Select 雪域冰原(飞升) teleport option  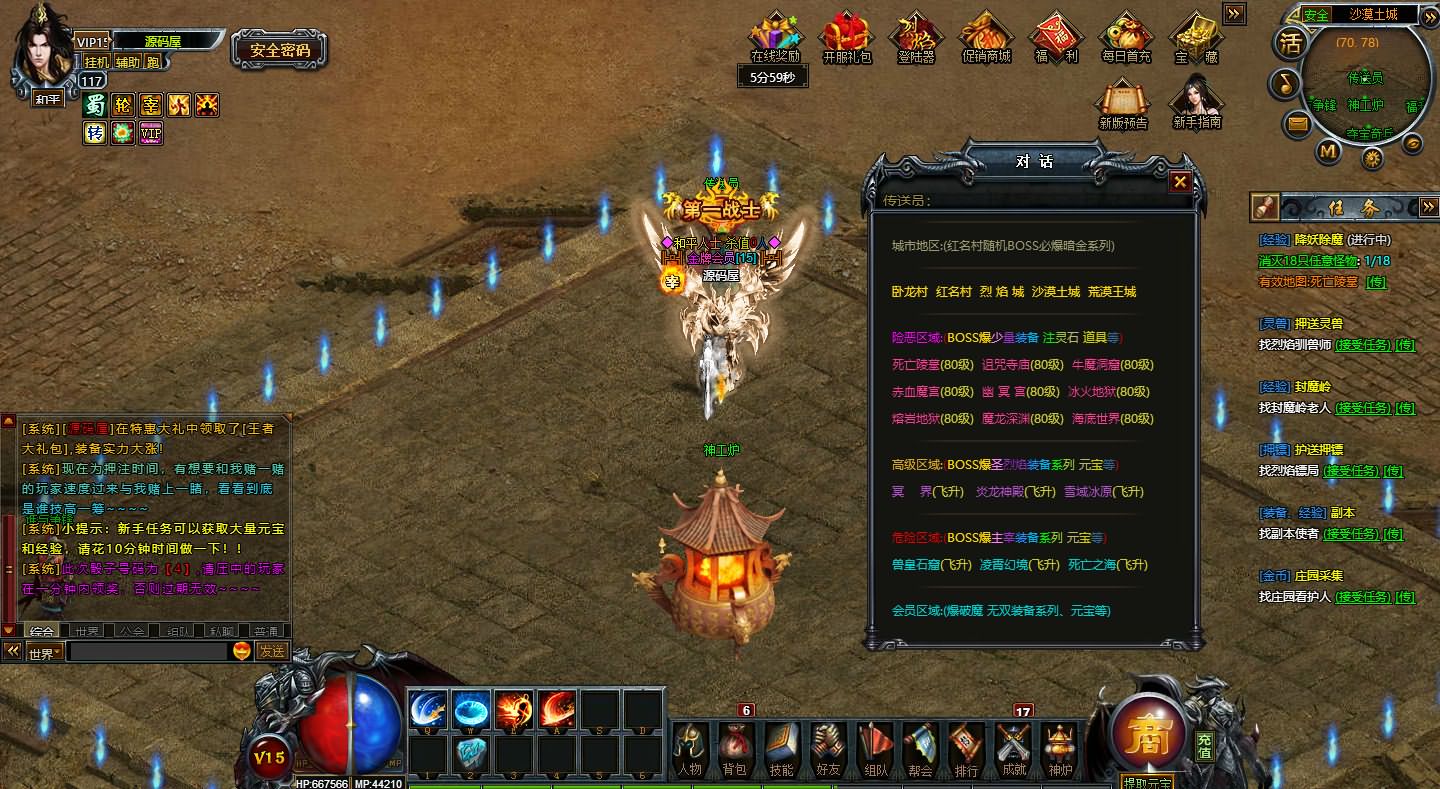1103,492
